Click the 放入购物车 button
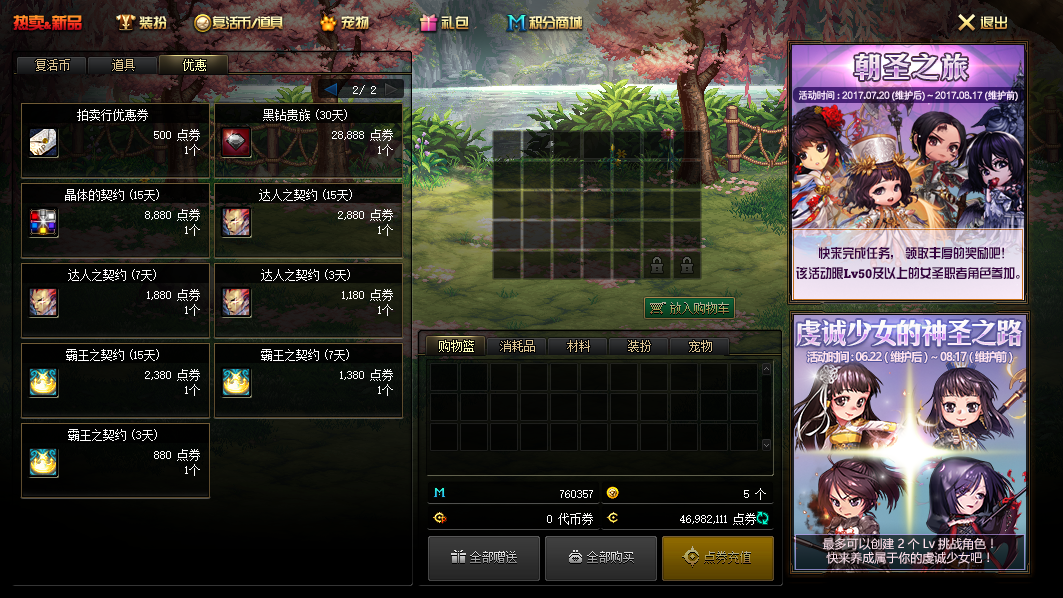1063x598 pixels. click(689, 308)
